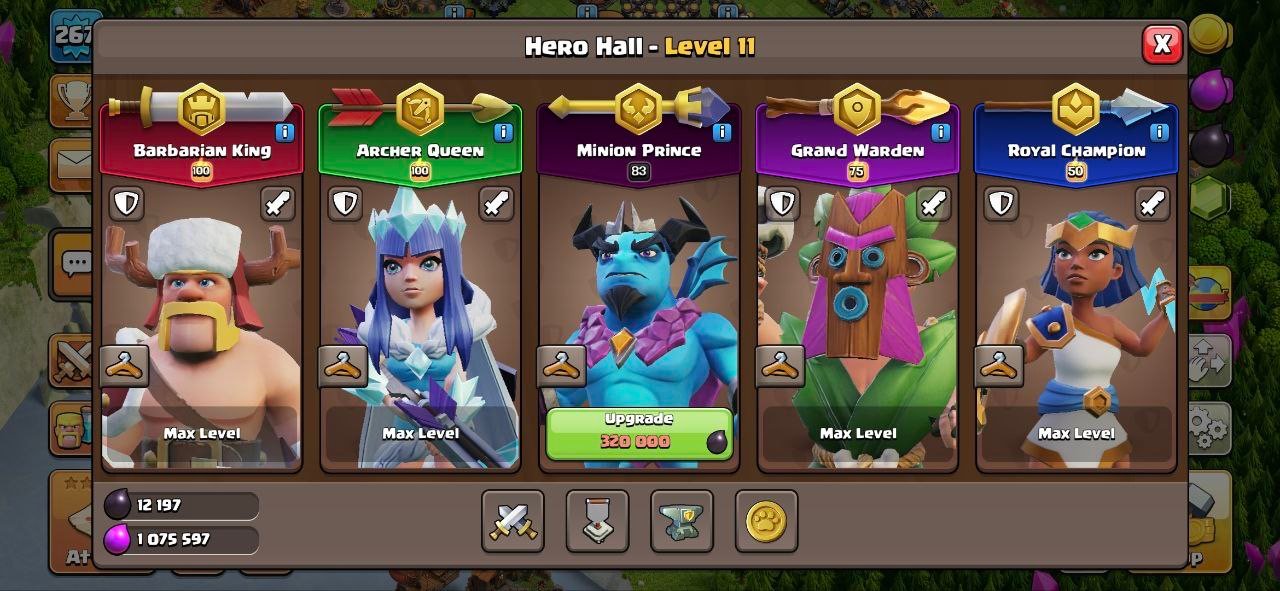Open the gold paw pets tab
Screen dimensions: 1280x591
coord(766,521)
